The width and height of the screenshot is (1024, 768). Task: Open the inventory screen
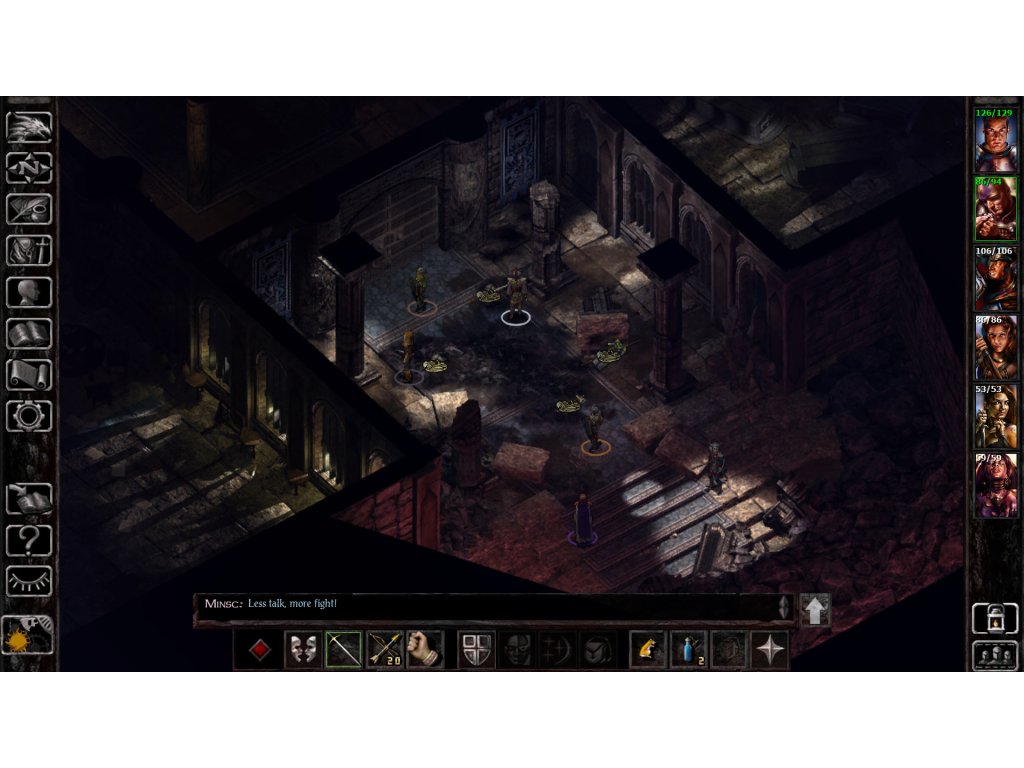point(29,250)
